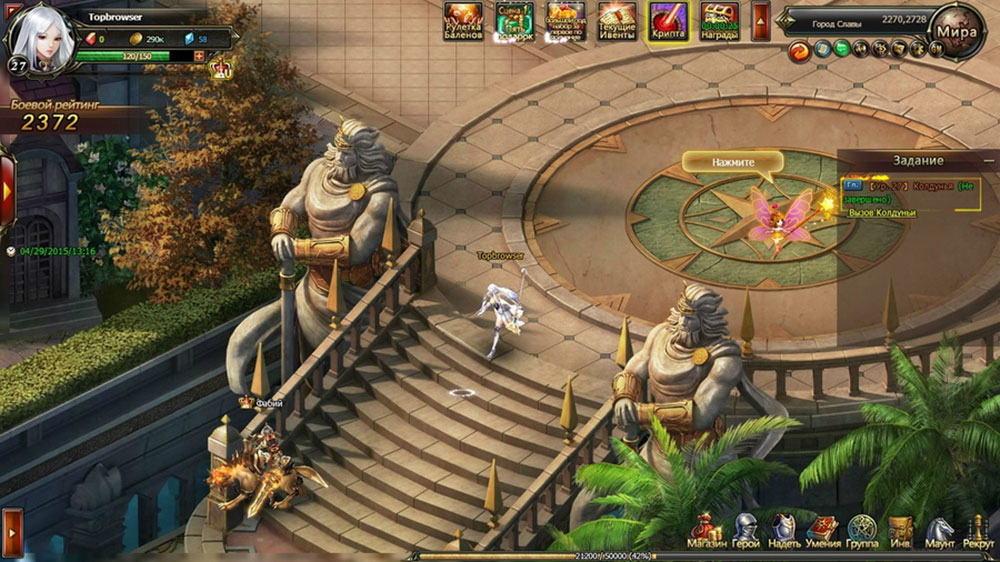
Task: Claim the Награды rewards chest
Action: (x=720, y=20)
